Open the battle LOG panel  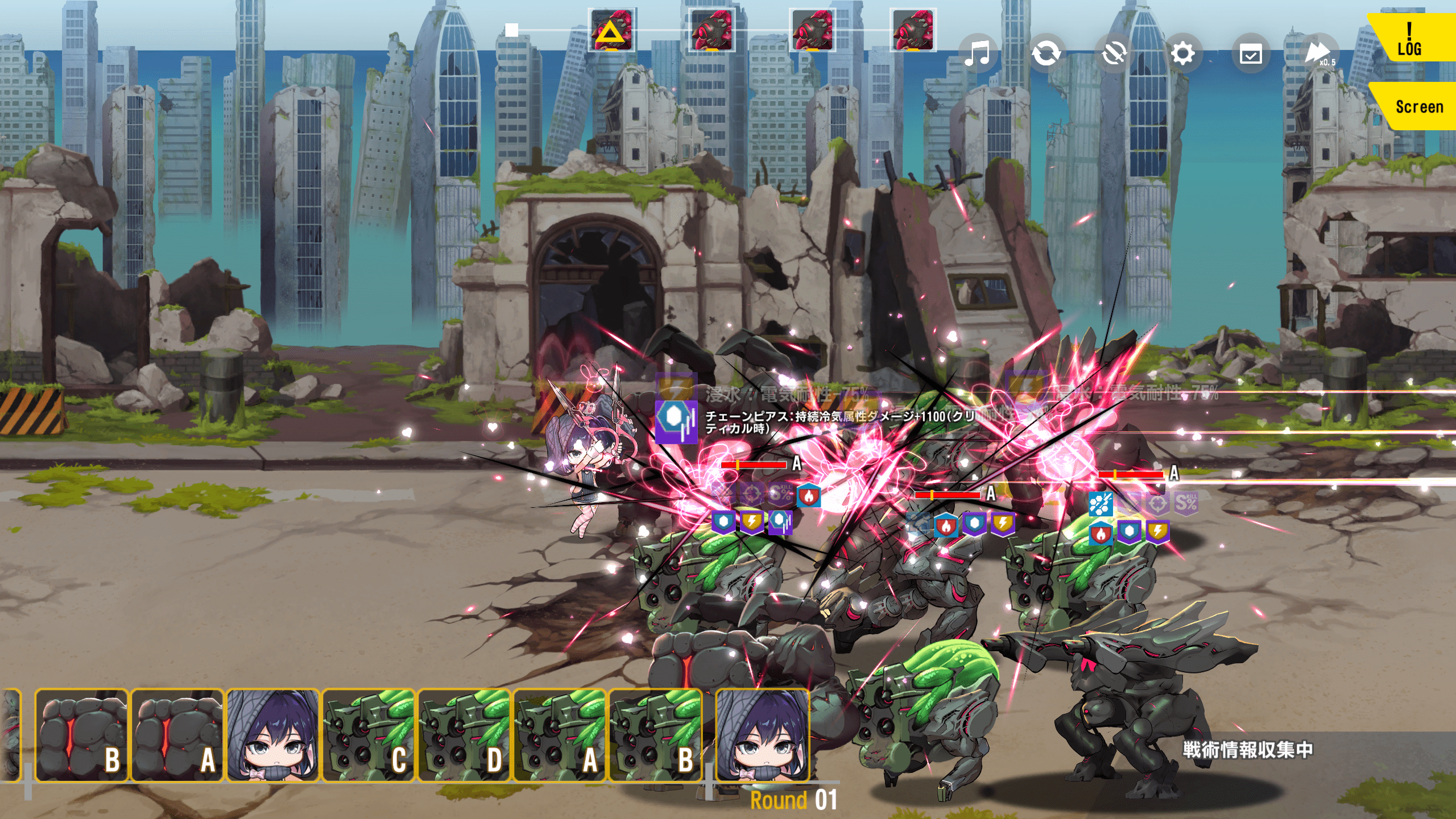point(1409,39)
